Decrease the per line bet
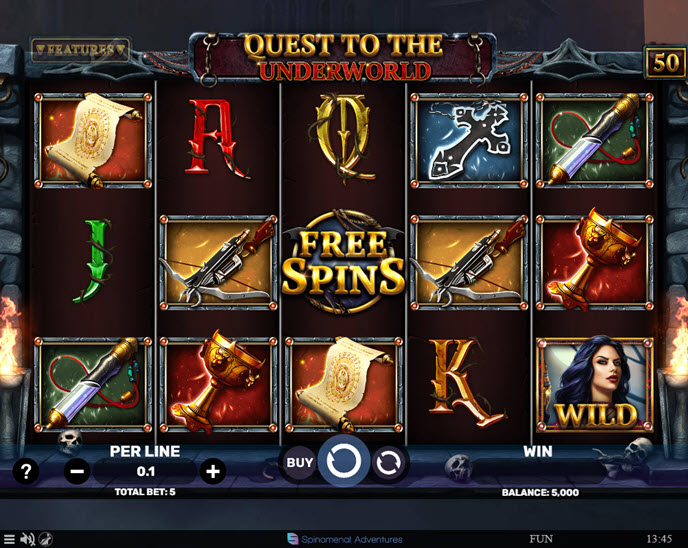Image resolution: width=688 pixels, height=548 pixels. pos(77,471)
